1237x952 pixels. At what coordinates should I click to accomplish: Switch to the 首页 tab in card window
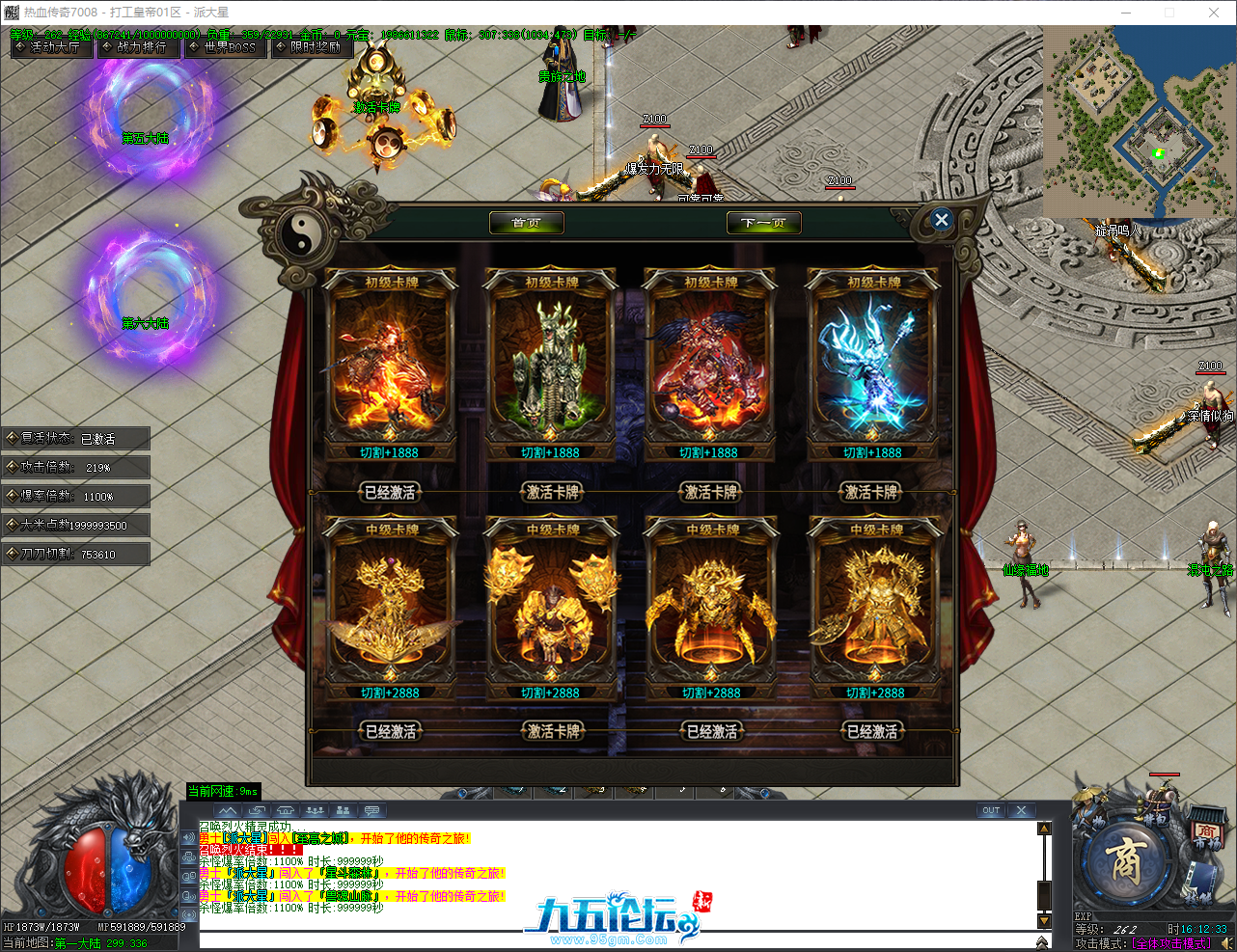[x=526, y=222]
